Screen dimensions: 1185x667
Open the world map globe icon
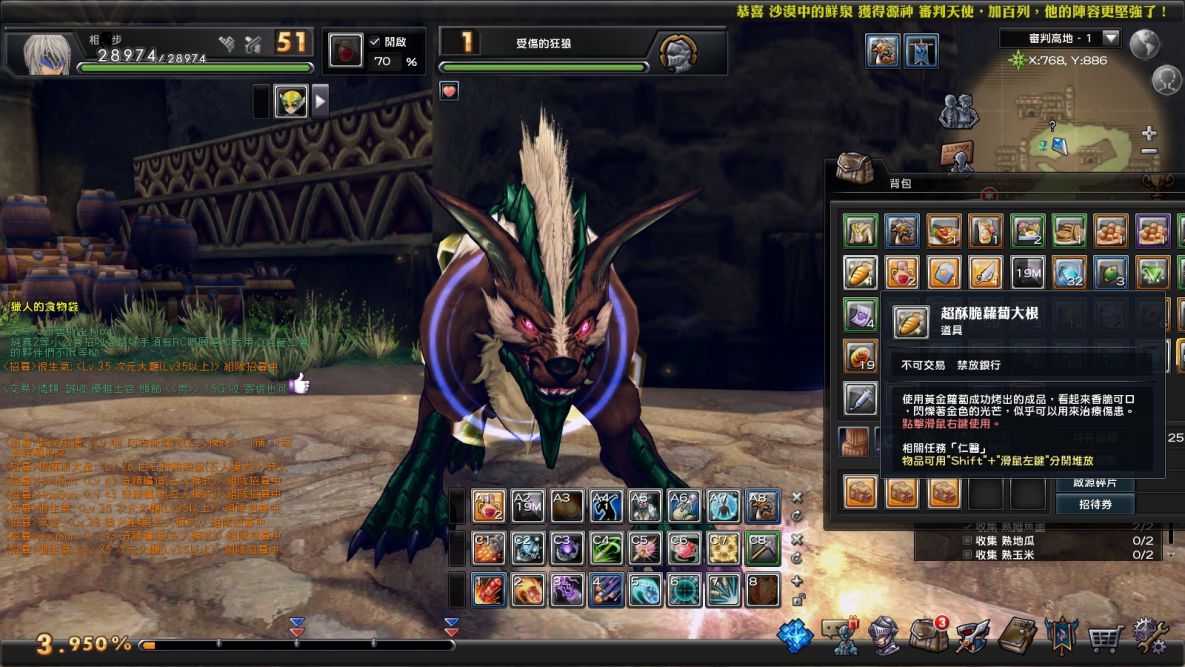click(1144, 44)
